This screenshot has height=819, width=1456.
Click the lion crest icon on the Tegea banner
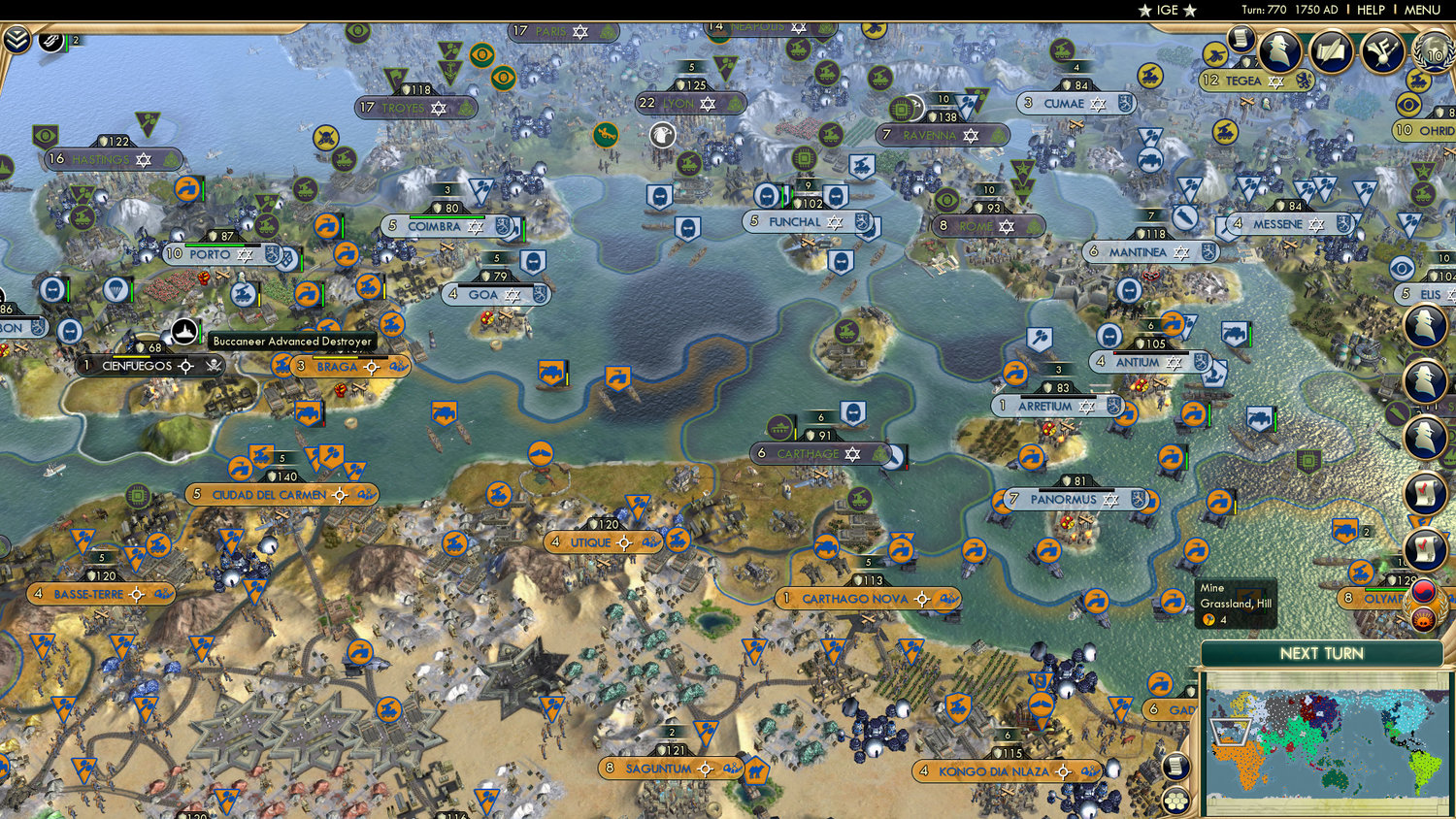1304,80
